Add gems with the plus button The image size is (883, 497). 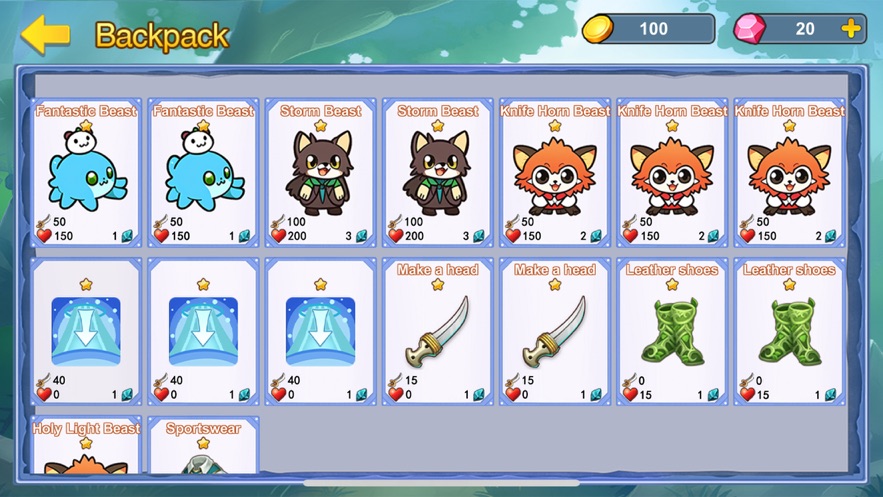(851, 29)
